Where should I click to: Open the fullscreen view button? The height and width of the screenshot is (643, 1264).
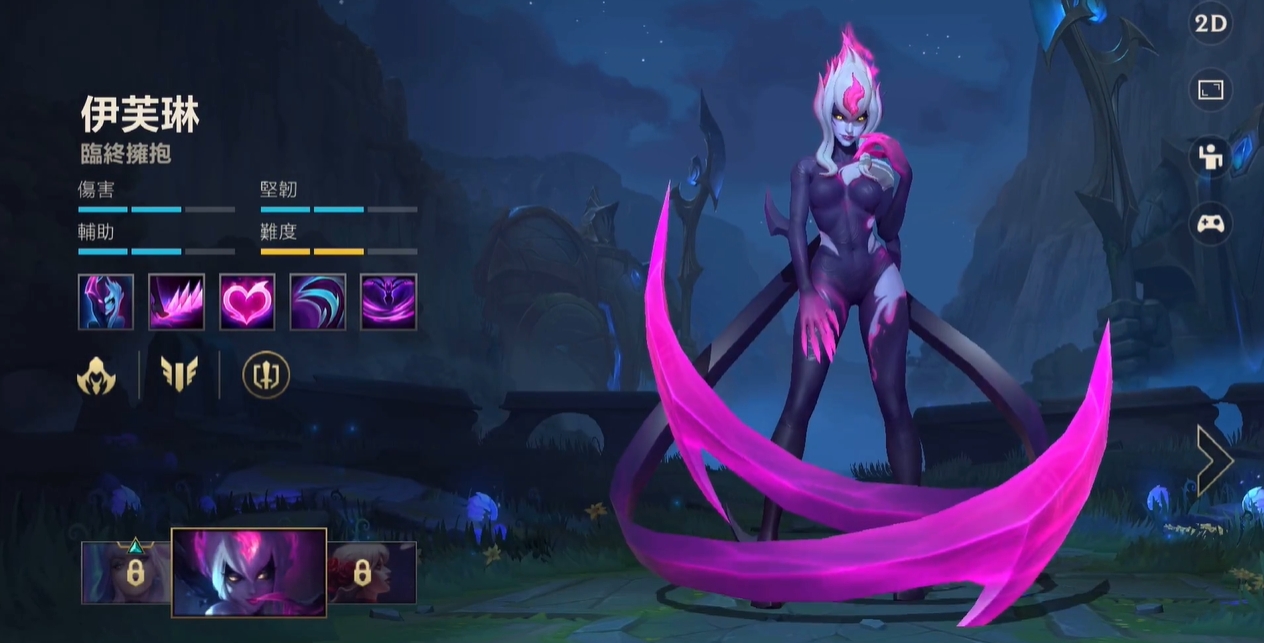pos(1210,90)
